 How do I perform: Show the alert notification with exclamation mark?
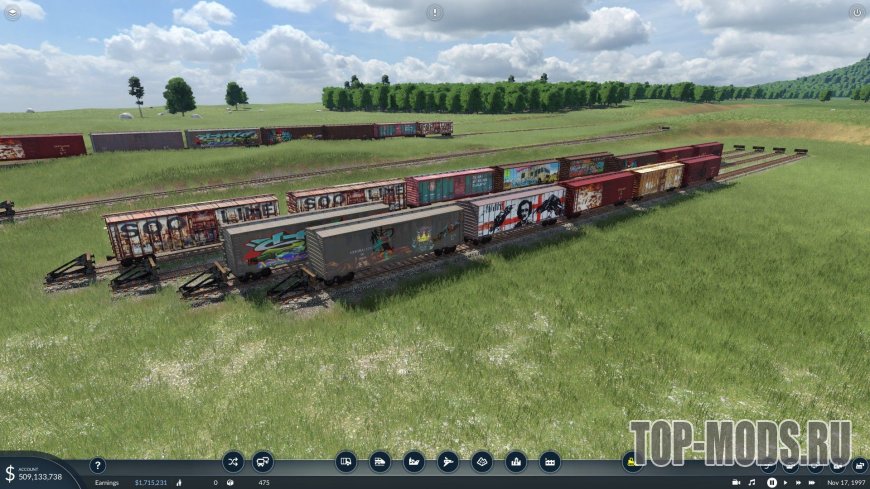[434, 12]
